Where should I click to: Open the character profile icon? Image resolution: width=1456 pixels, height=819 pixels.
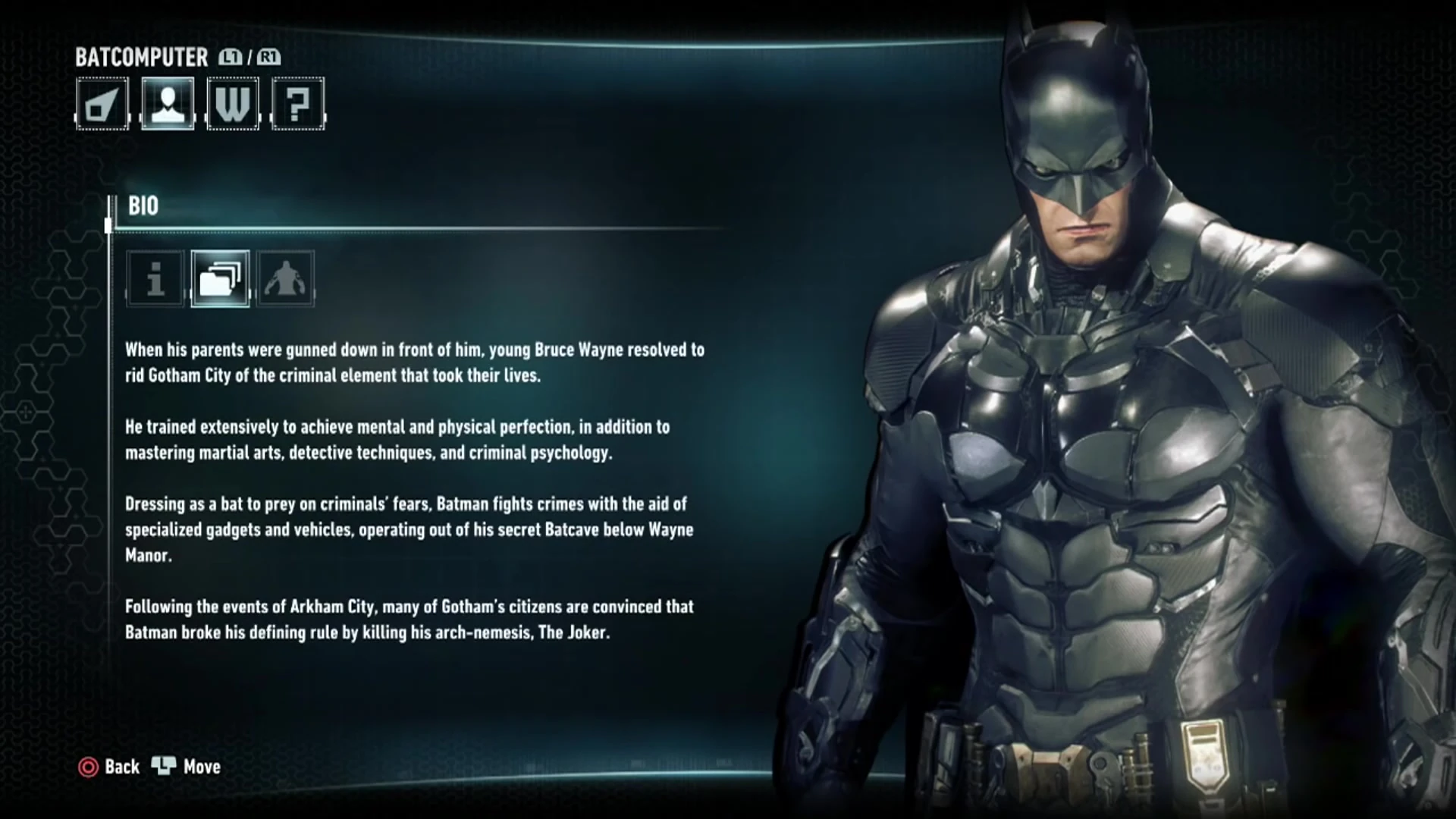point(168,105)
